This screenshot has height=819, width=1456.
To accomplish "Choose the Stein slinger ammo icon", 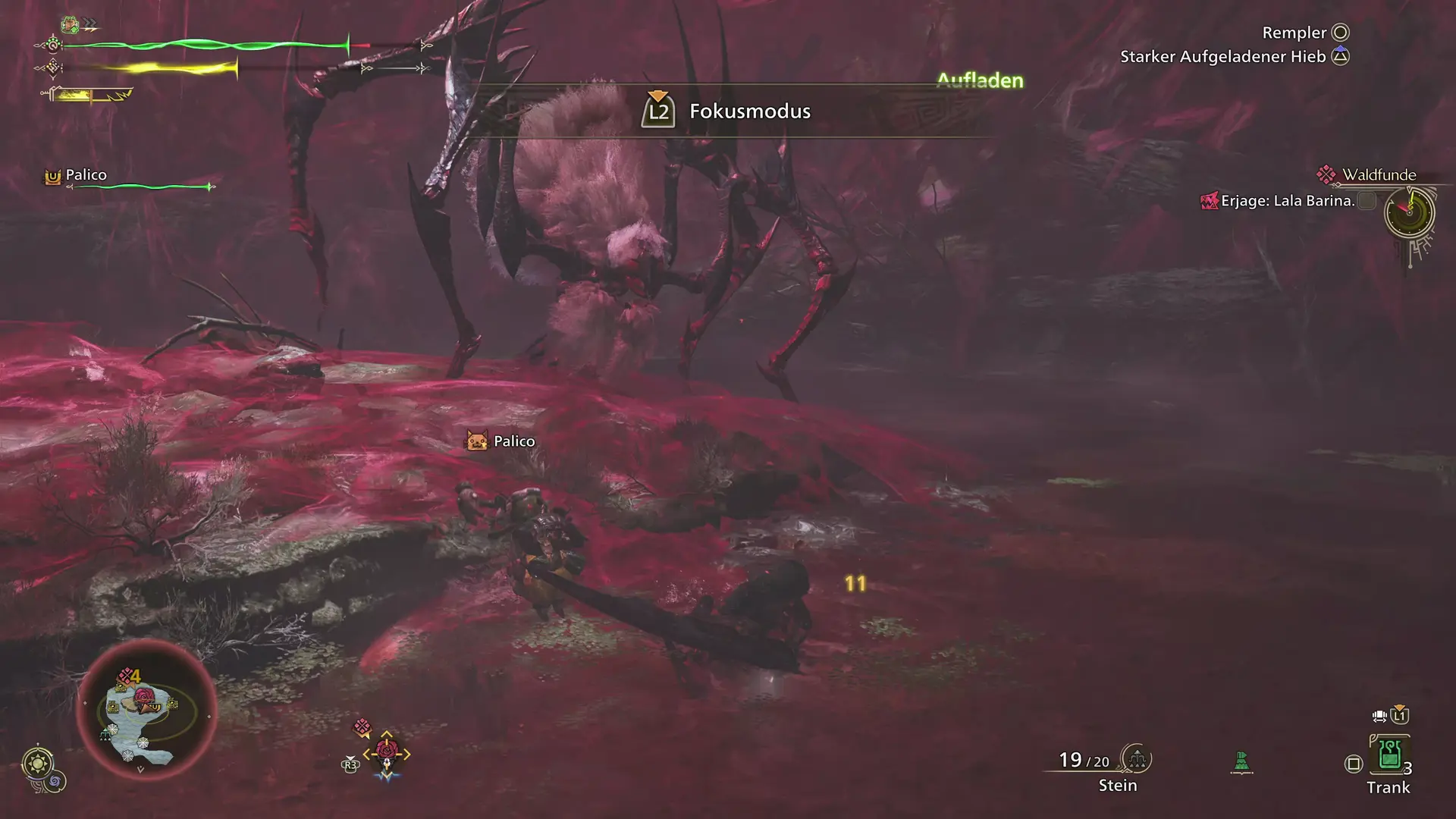I will [1137, 758].
